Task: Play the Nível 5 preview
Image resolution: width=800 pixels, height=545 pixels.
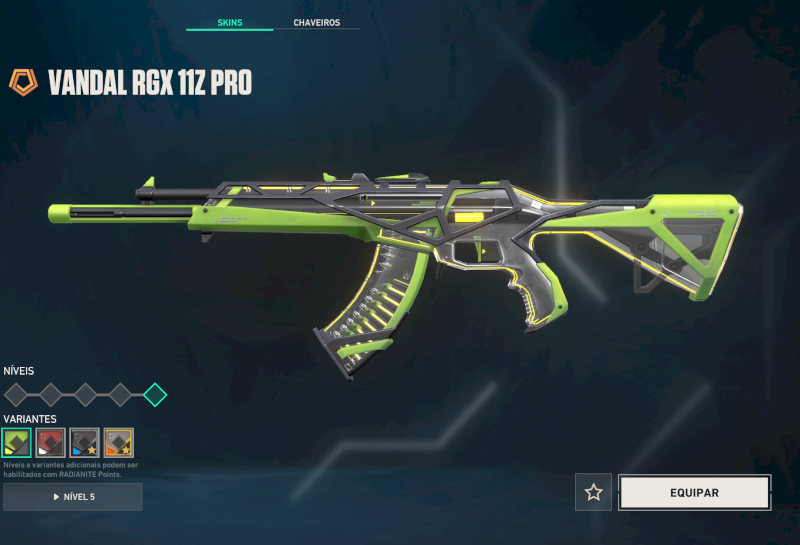Action: point(73,497)
